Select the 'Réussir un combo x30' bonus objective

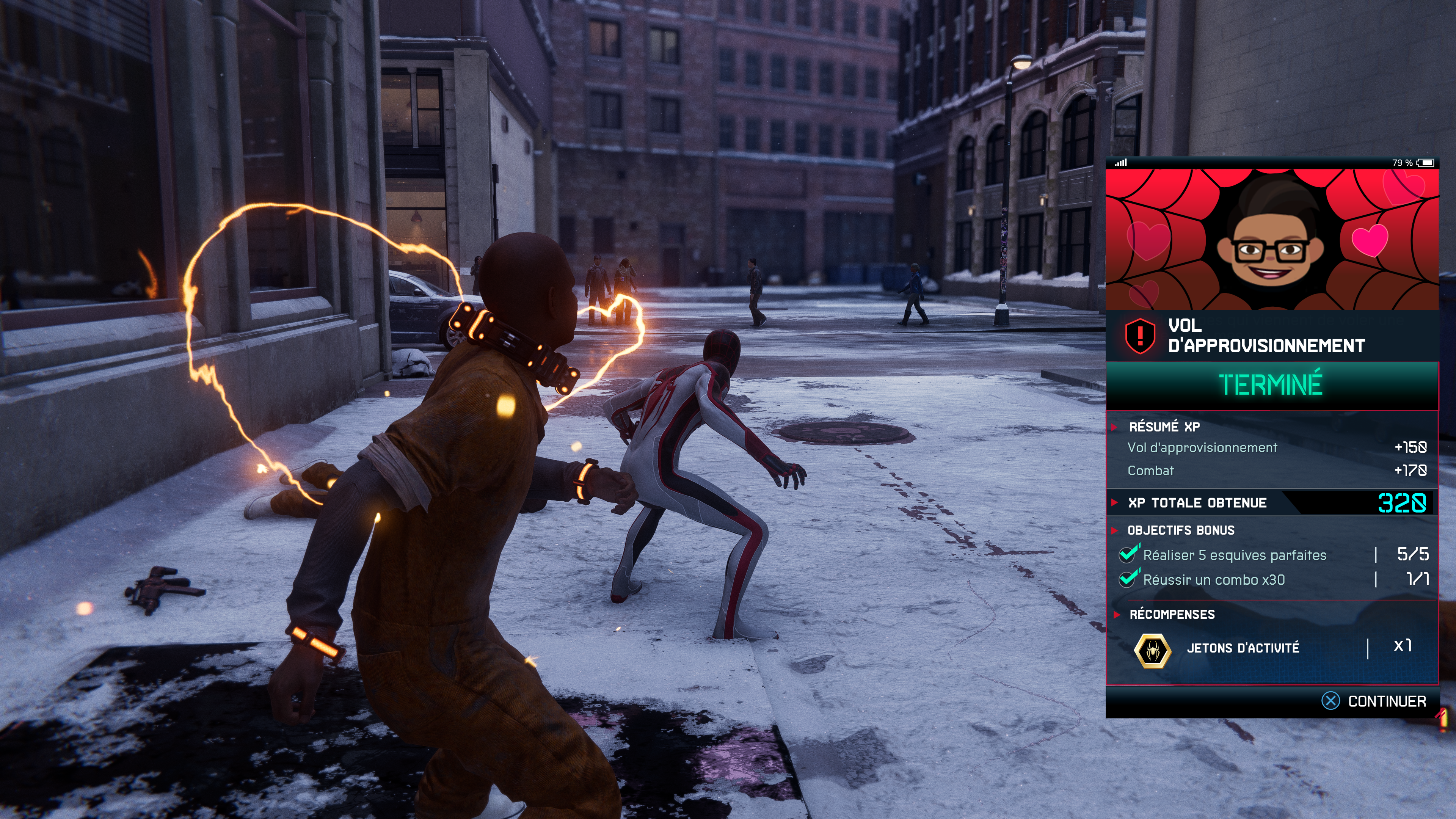click(x=1213, y=580)
